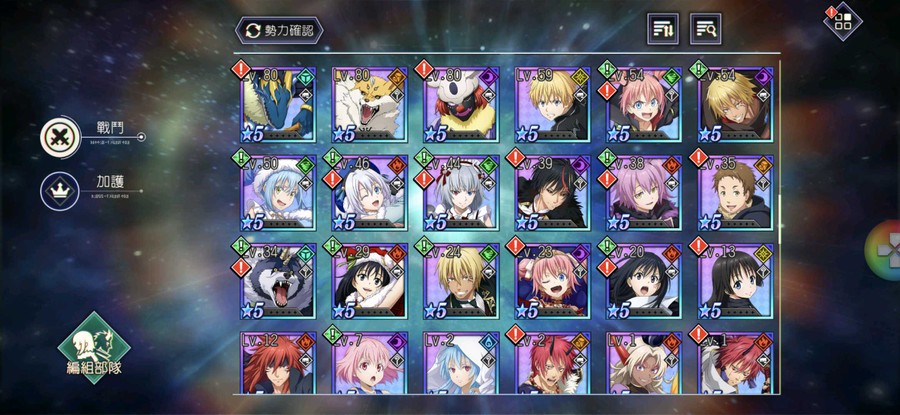The width and height of the screenshot is (900, 415).
Task: Open the character filter search
Action: pos(705,29)
